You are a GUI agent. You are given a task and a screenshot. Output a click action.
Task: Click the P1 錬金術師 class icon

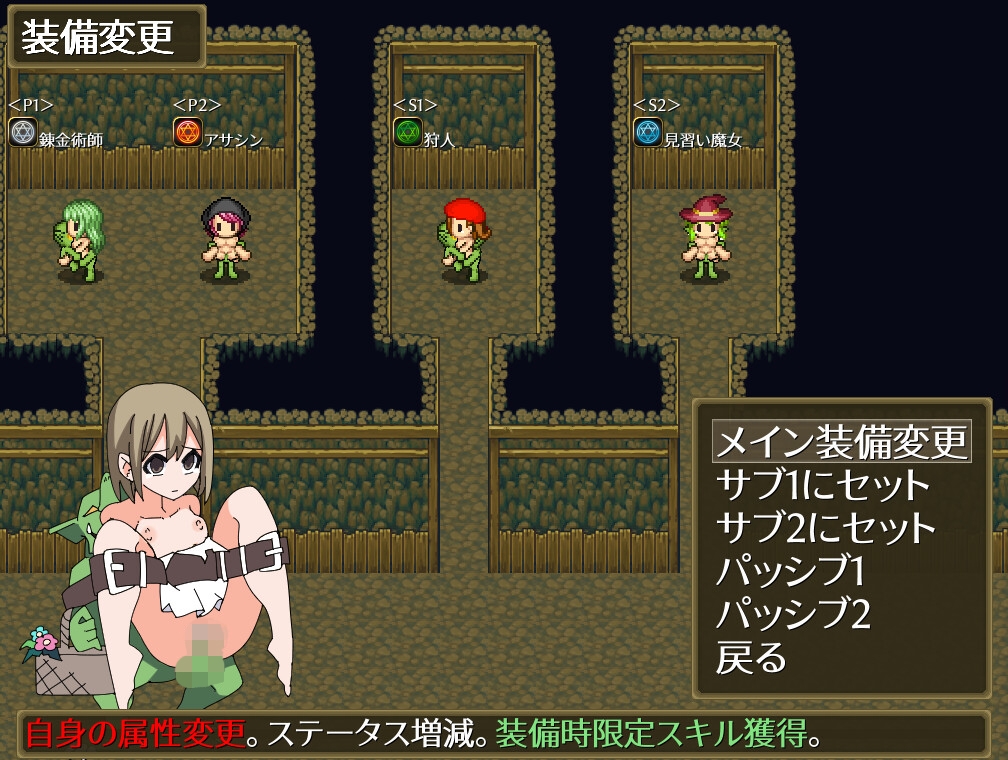click(x=23, y=132)
